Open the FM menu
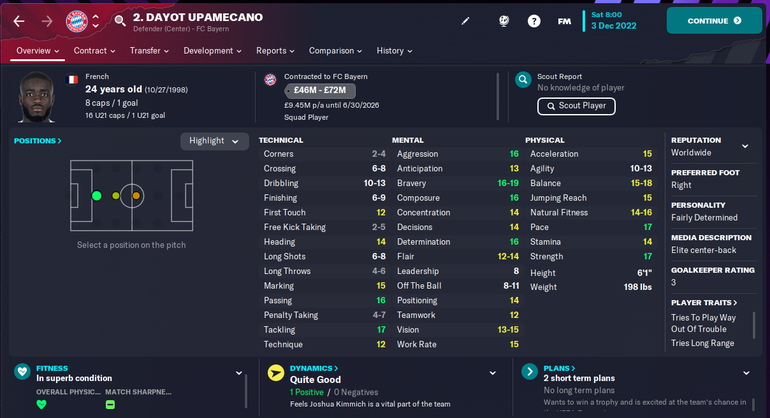 pos(565,20)
